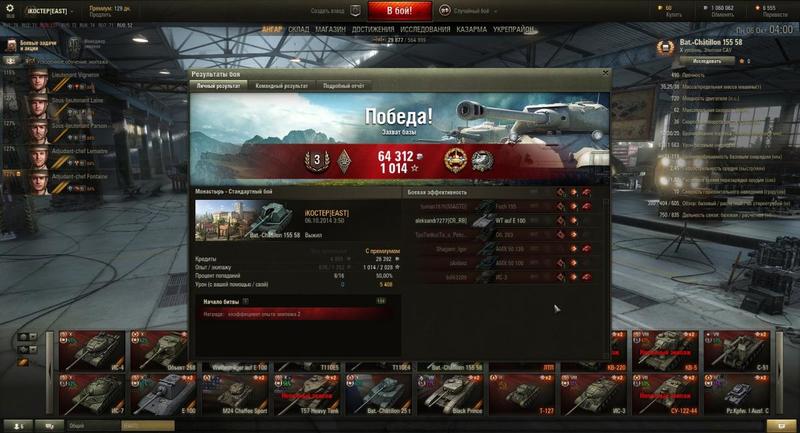This screenshot has height=433, width=800.
Task: Select the ИС-7 tank in the carousel
Action: pyautogui.click(x=91, y=393)
